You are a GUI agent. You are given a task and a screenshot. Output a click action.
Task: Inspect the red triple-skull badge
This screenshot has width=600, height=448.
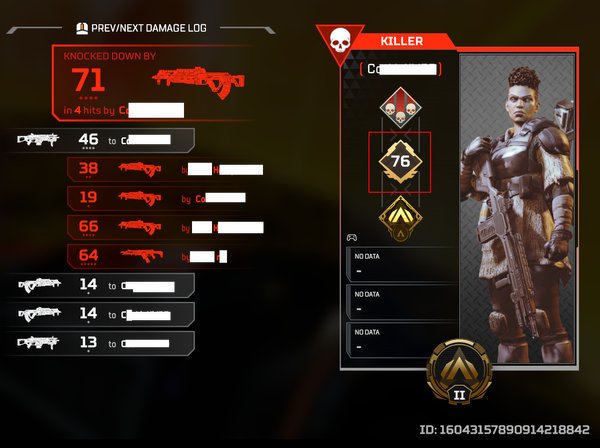click(399, 107)
